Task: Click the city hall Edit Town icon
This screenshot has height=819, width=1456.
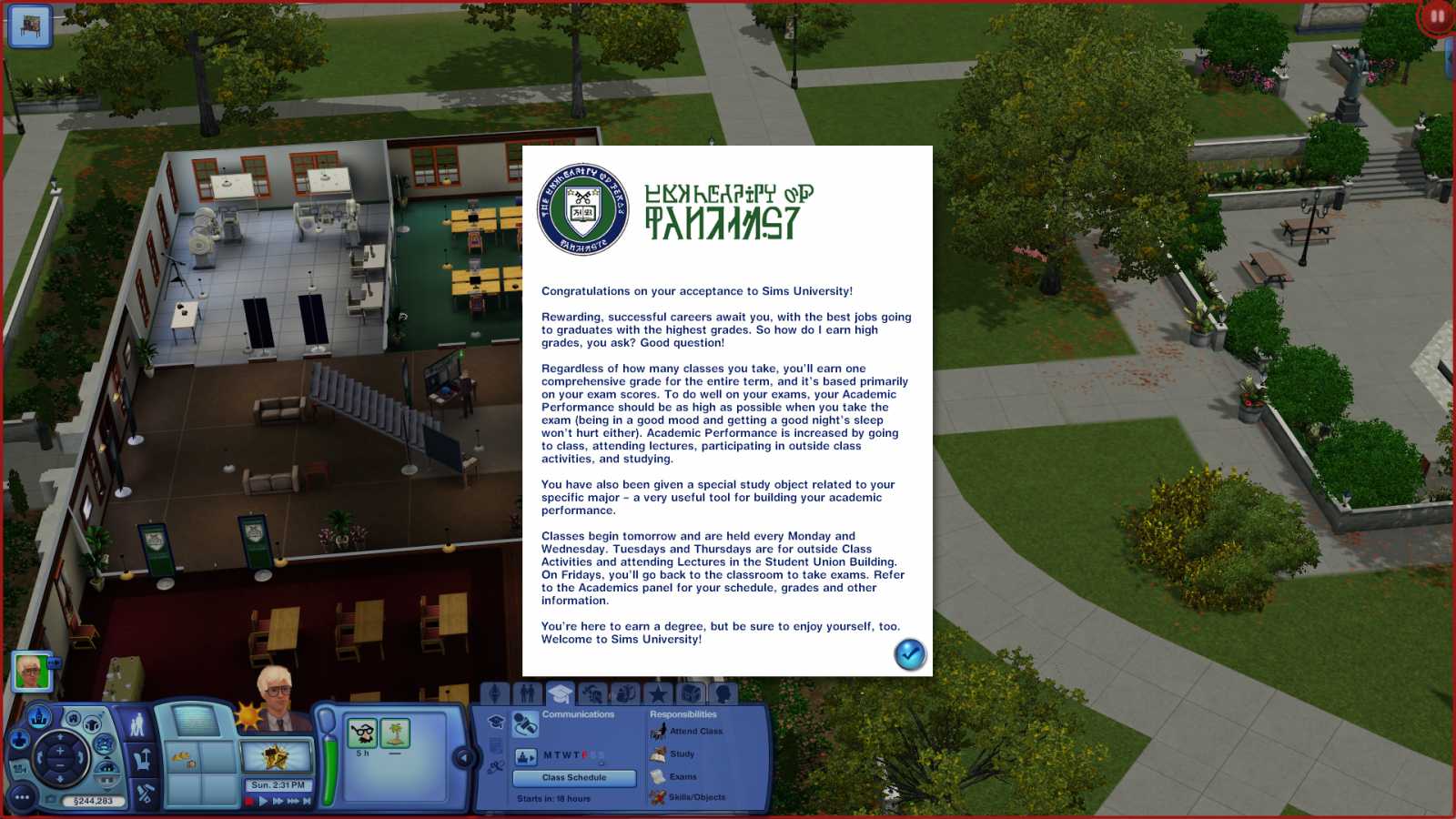Action: click(x=38, y=718)
